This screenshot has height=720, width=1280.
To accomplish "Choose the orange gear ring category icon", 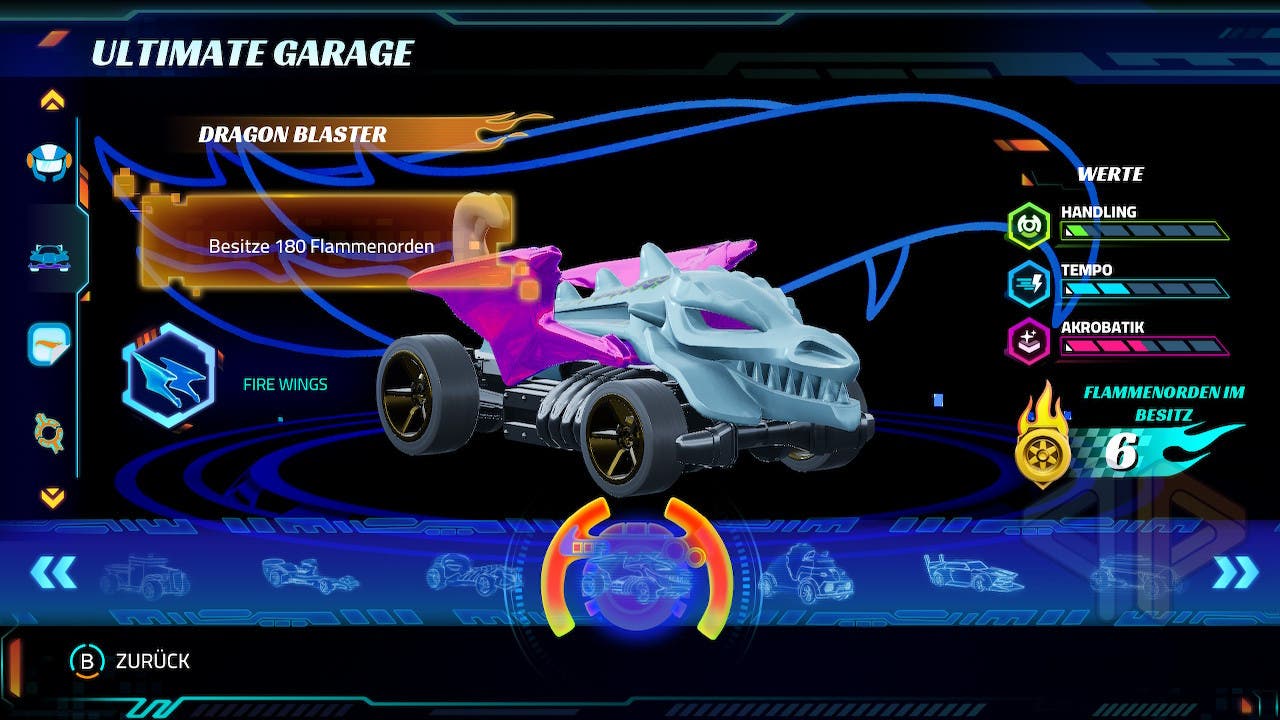I will 49,433.
